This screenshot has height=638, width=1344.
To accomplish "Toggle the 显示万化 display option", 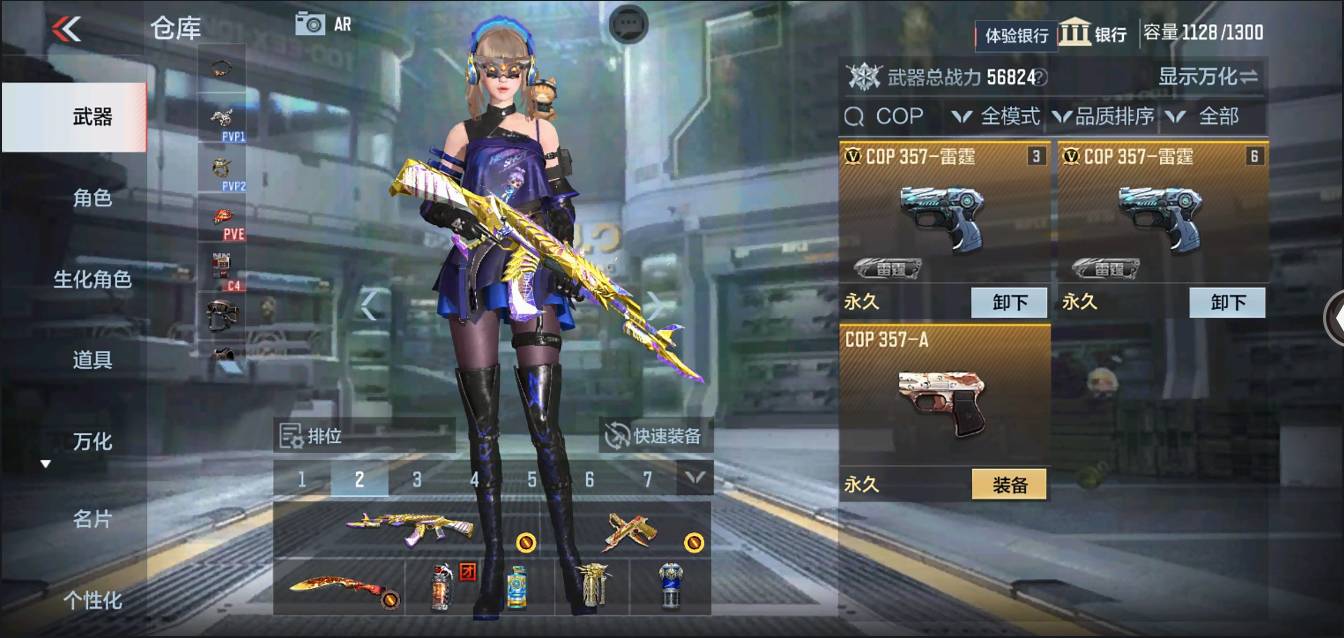I will pos(1208,76).
